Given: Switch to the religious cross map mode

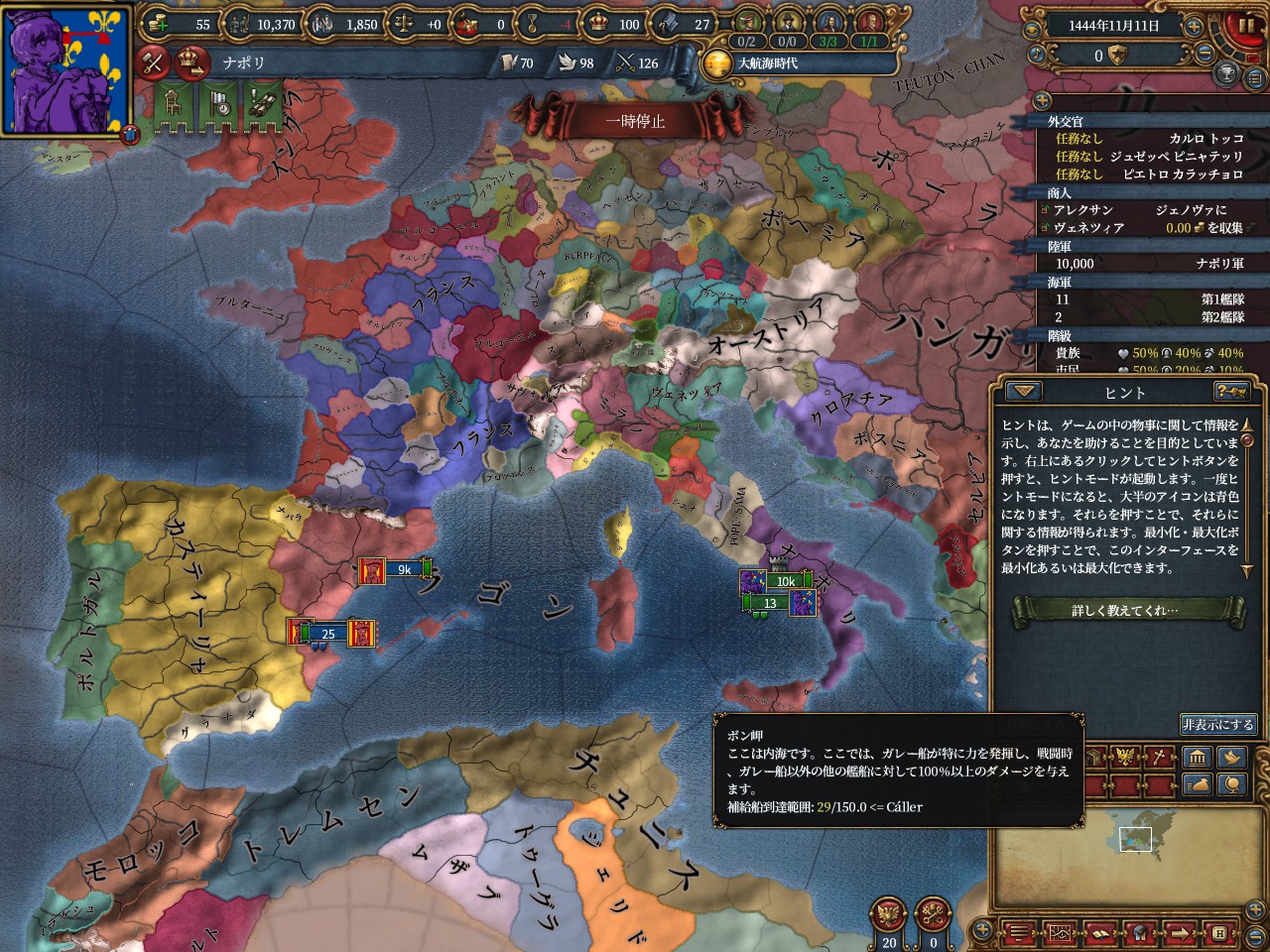Looking at the screenshot, I should click(1160, 759).
